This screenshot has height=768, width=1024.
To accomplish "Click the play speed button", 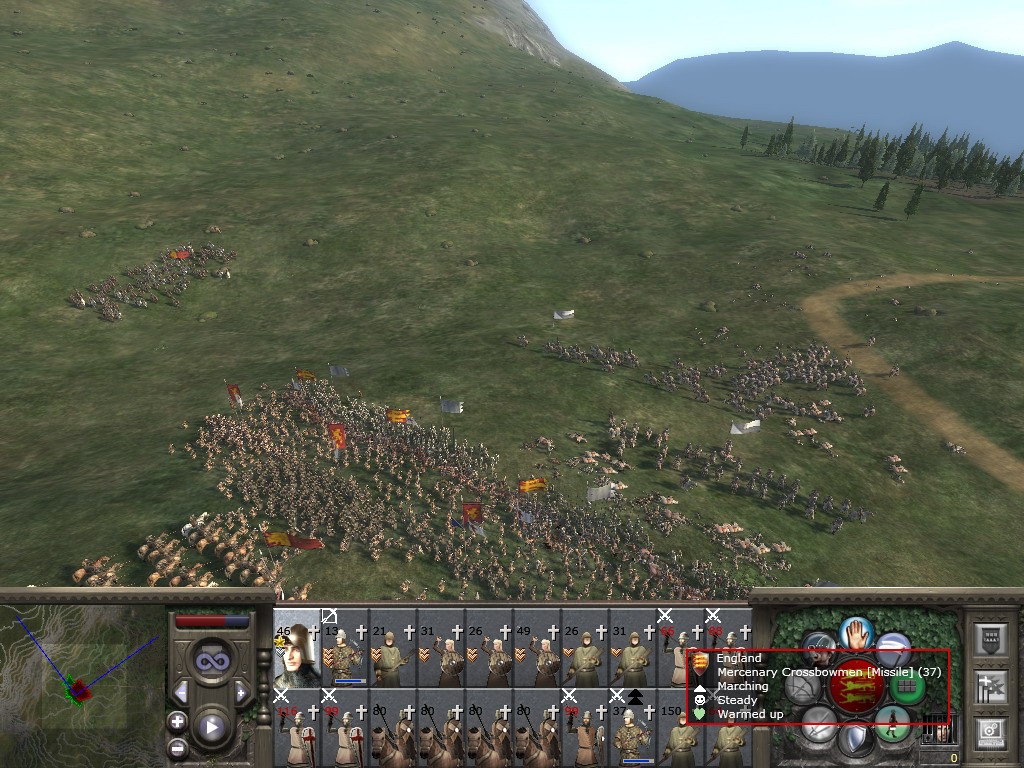I will pos(210,727).
